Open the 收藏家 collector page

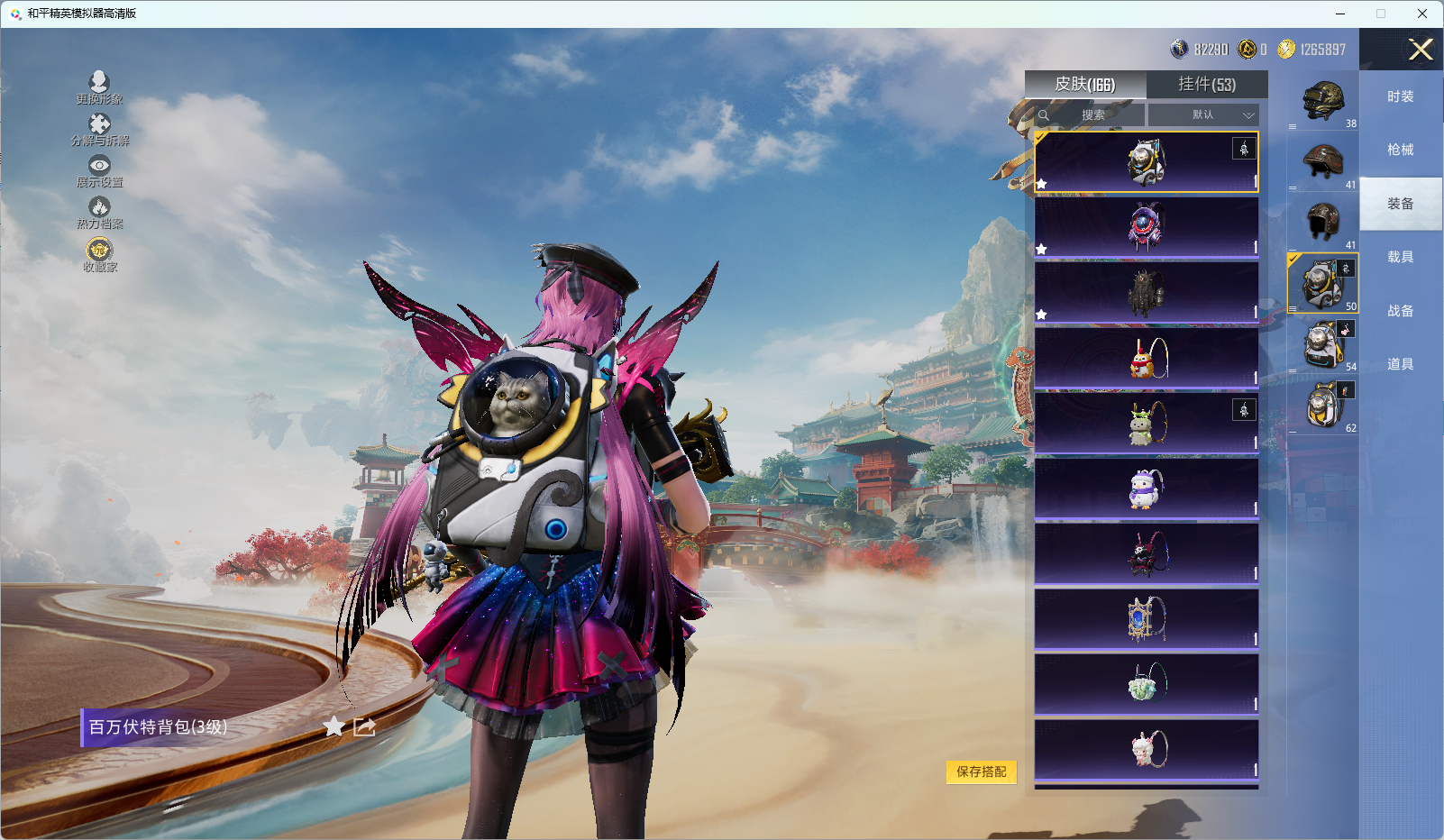pos(99,254)
